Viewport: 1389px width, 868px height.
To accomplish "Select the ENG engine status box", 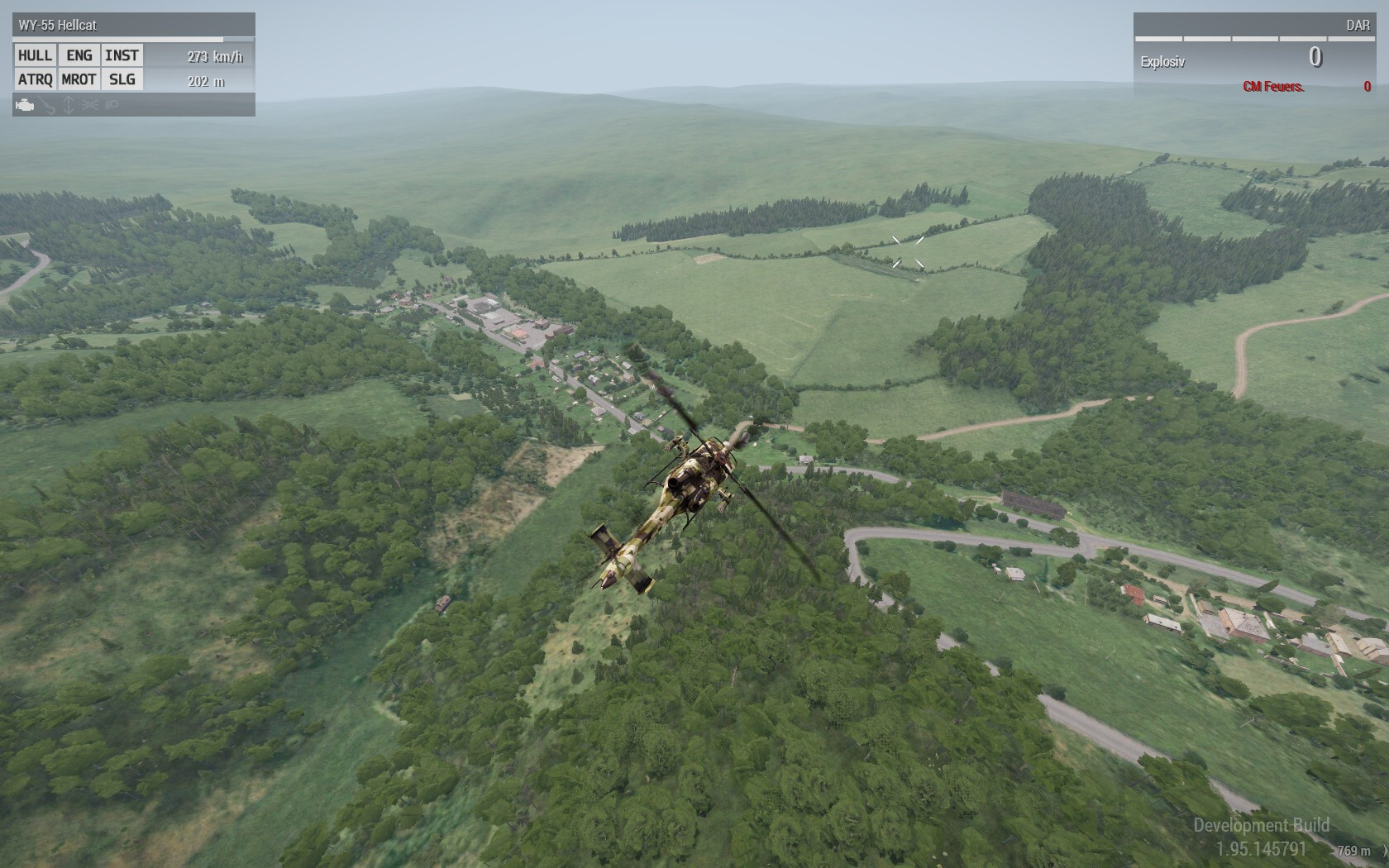I will pos(79,55).
